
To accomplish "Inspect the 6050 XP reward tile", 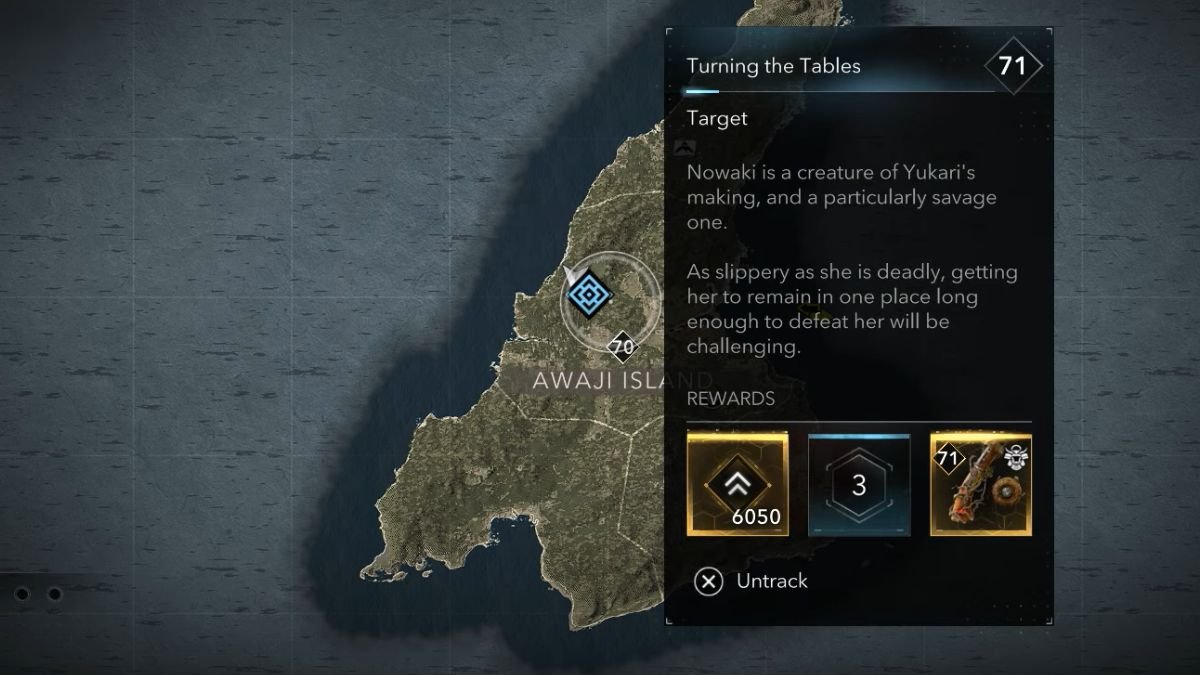I will [738, 483].
